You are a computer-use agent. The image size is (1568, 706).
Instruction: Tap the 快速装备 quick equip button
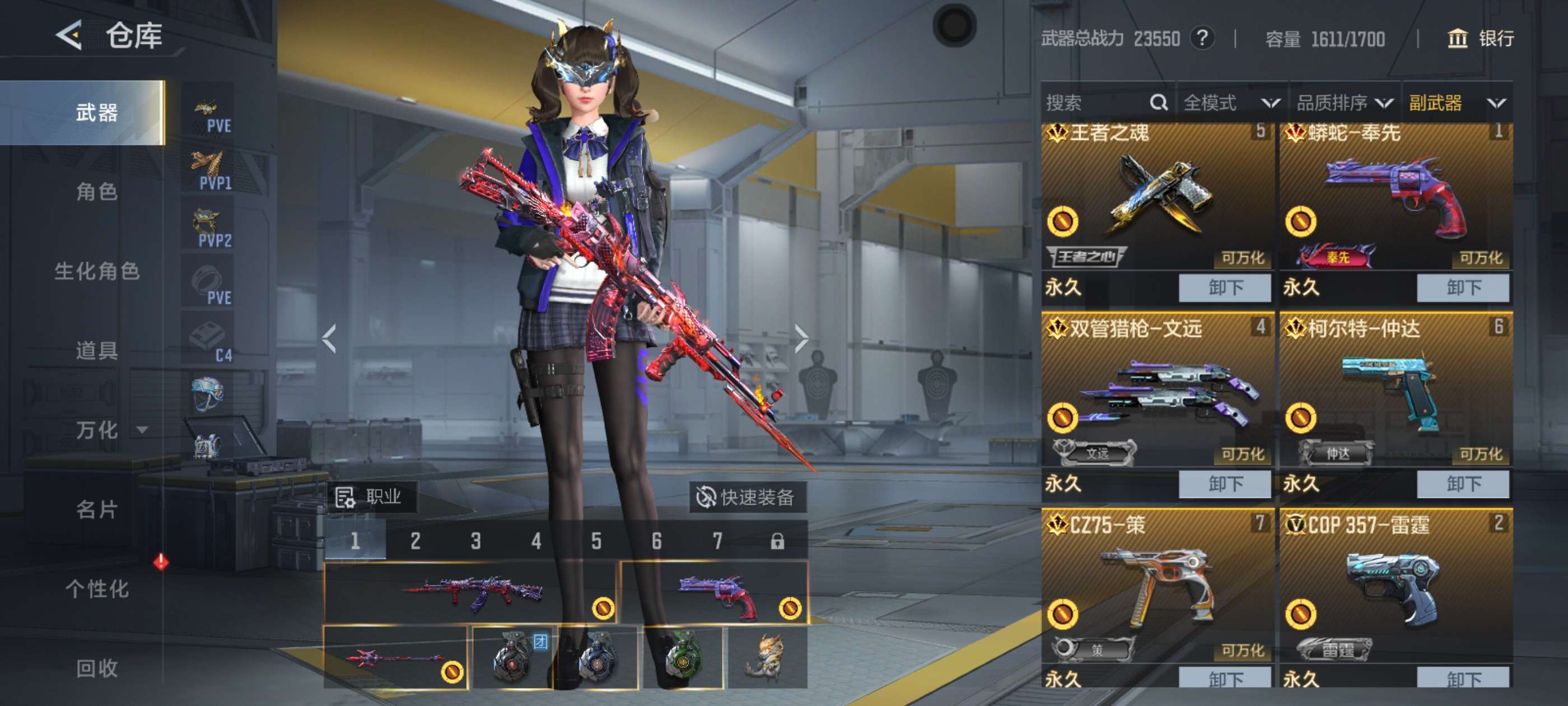748,498
